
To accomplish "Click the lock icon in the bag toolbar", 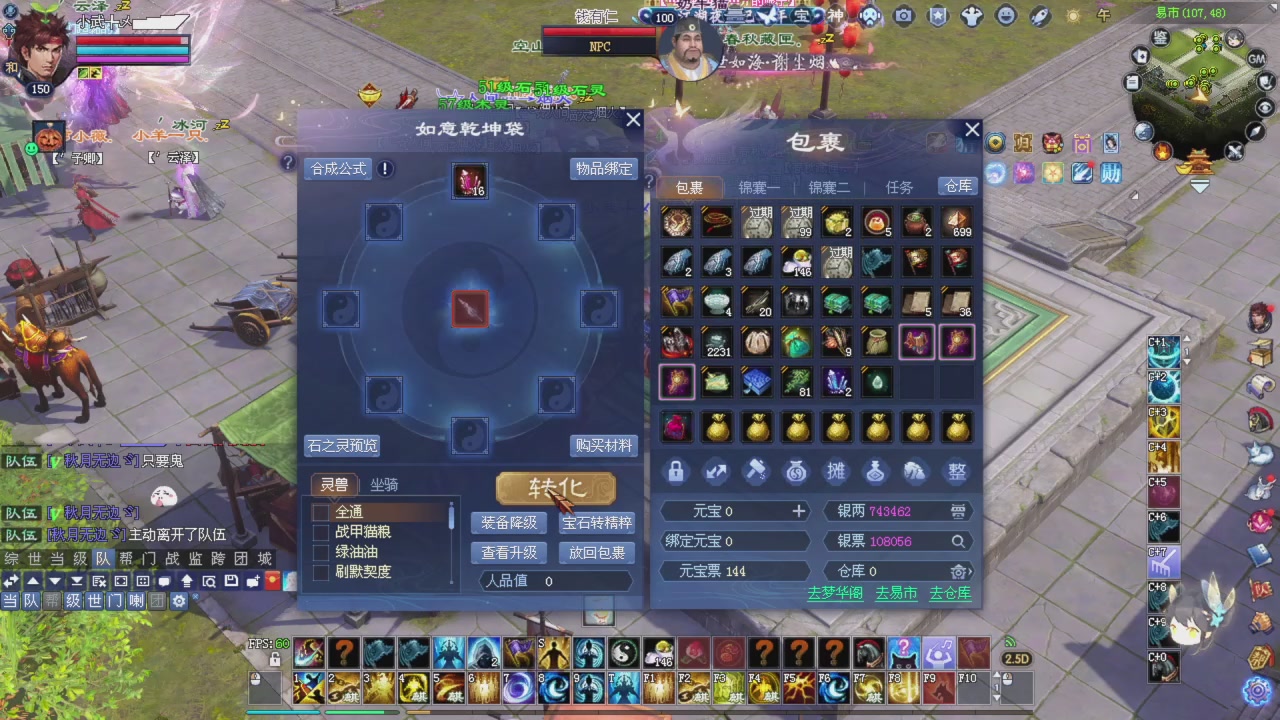I will click(675, 471).
